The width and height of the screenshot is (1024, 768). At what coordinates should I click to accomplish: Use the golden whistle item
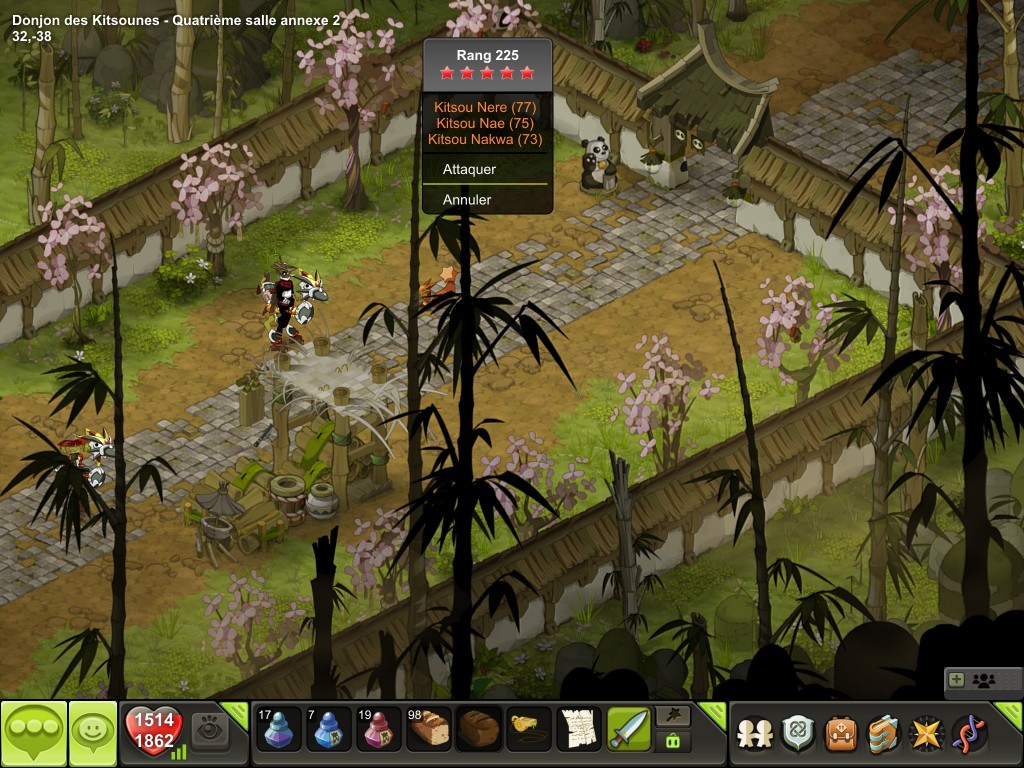529,730
